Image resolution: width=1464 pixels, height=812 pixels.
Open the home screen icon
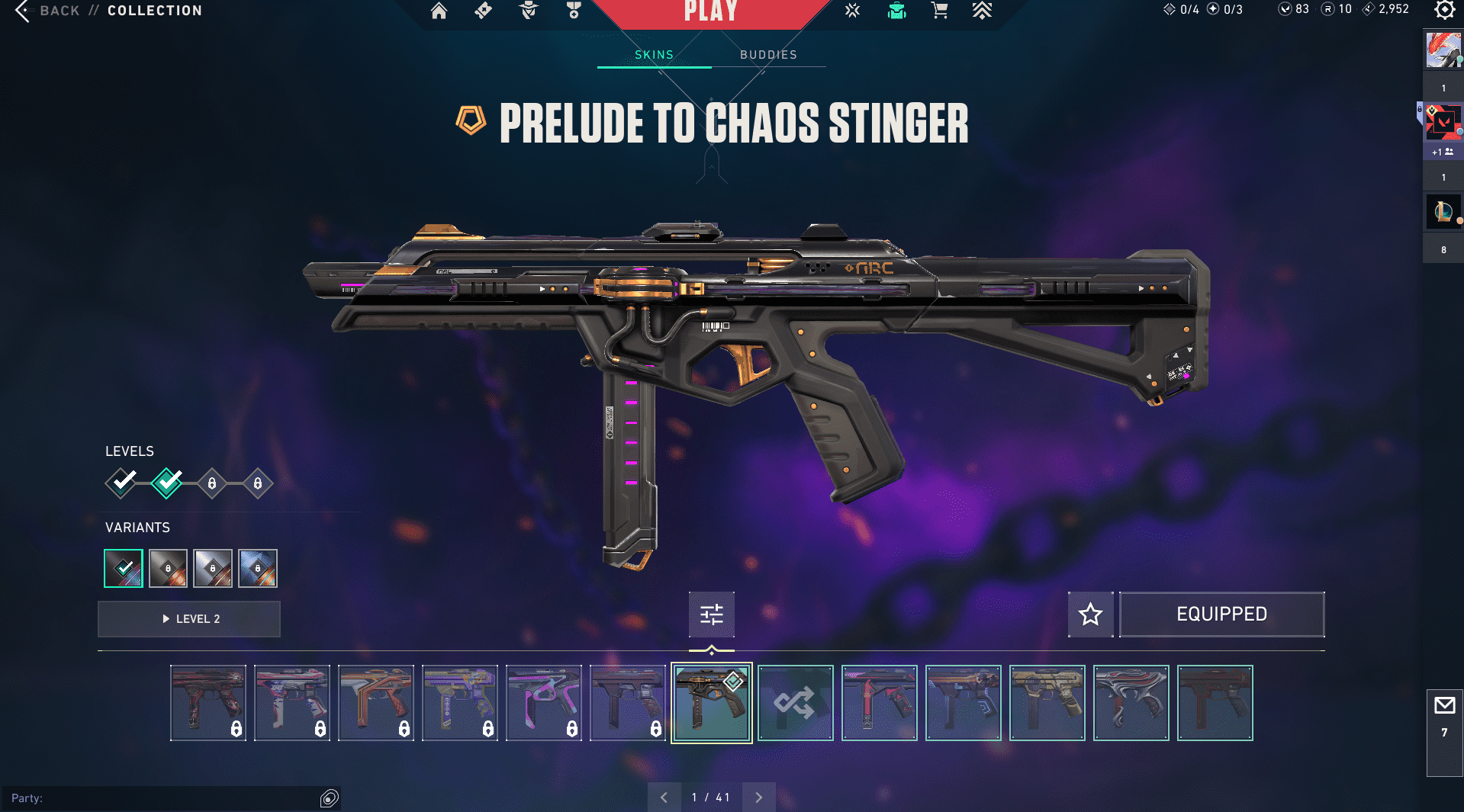(x=439, y=11)
